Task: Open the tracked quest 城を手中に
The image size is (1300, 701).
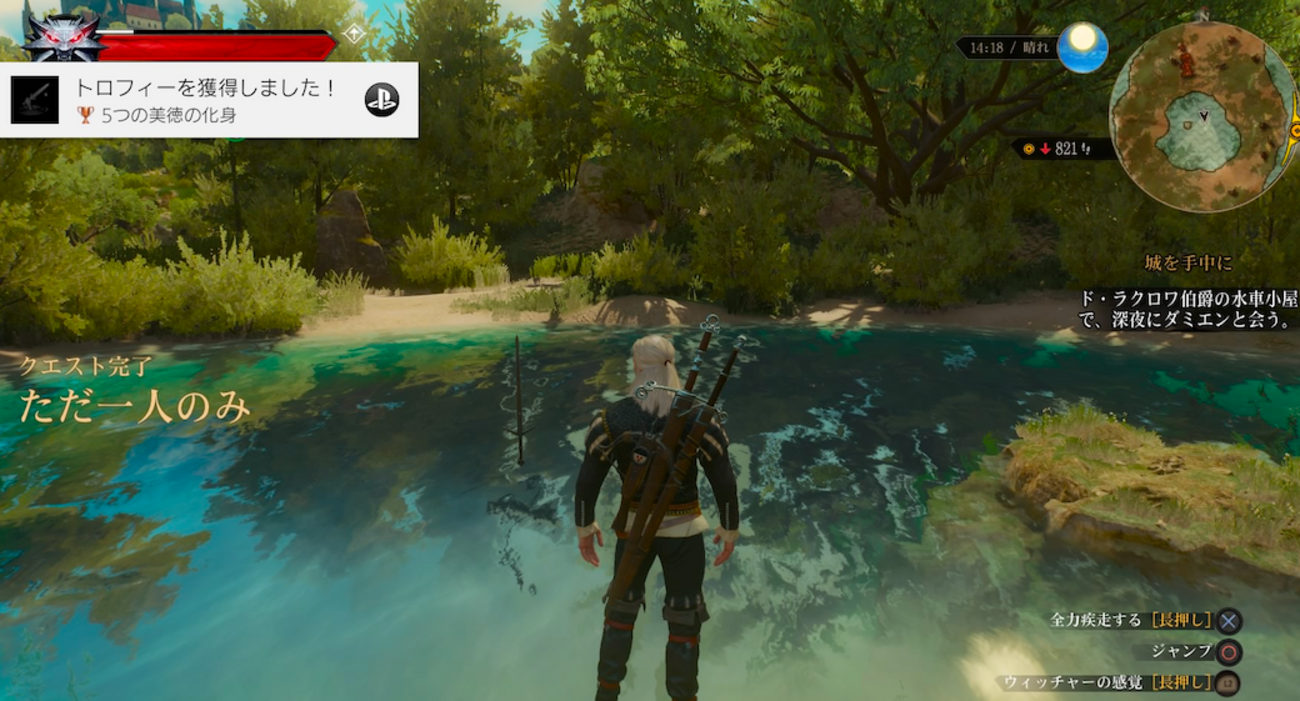Action: (1188, 263)
